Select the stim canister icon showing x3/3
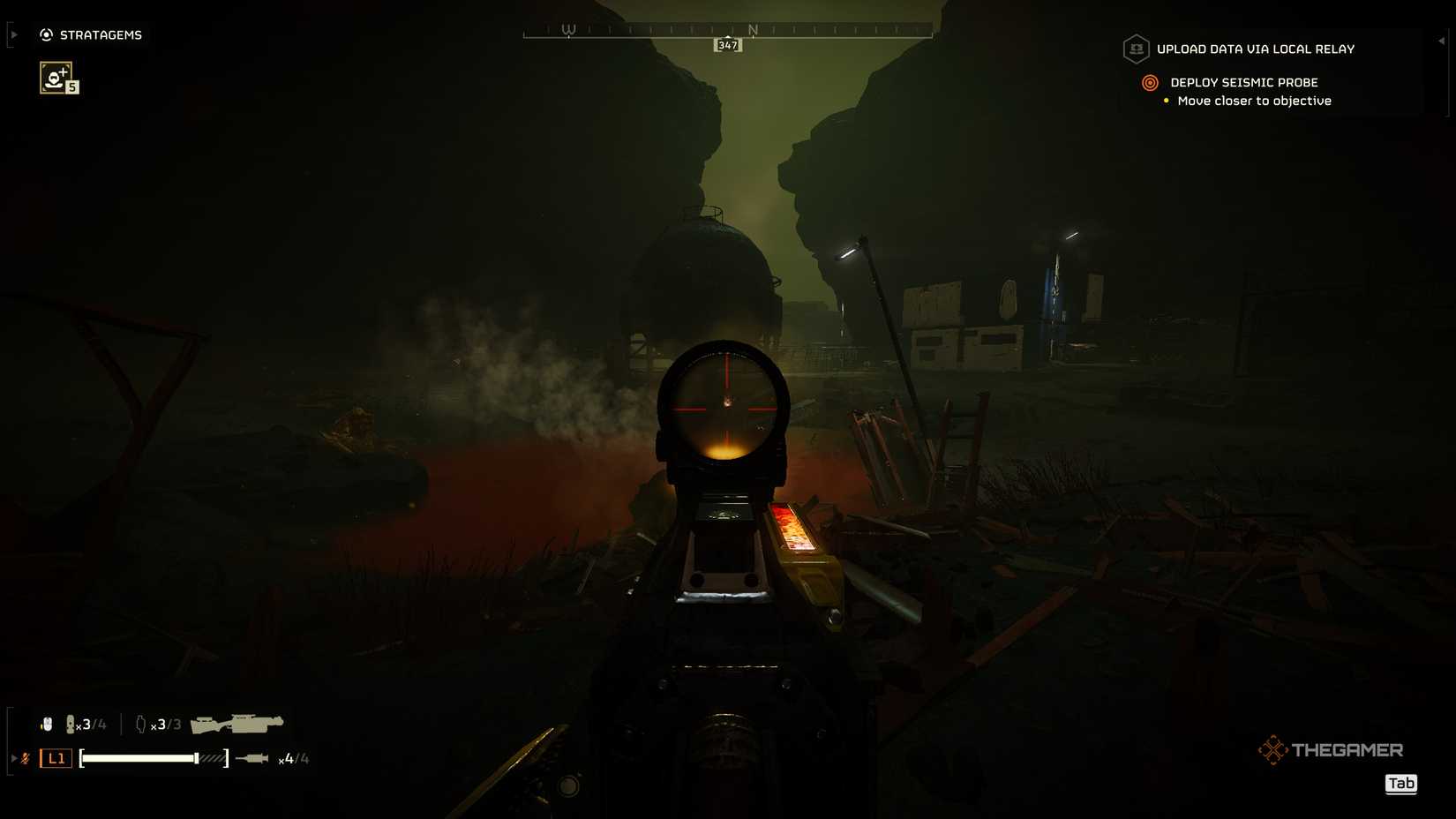1456x819 pixels. (x=141, y=725)
